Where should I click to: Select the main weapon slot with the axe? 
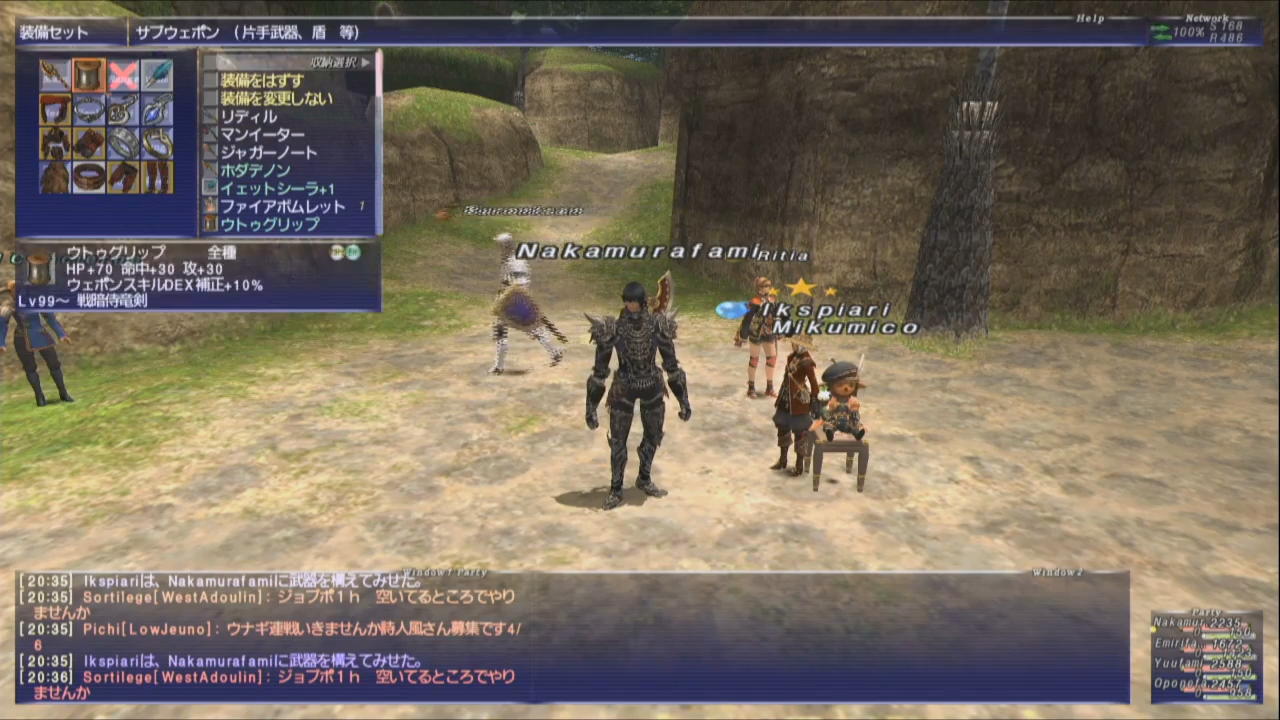pyautogui.click(x=55, y=75)
